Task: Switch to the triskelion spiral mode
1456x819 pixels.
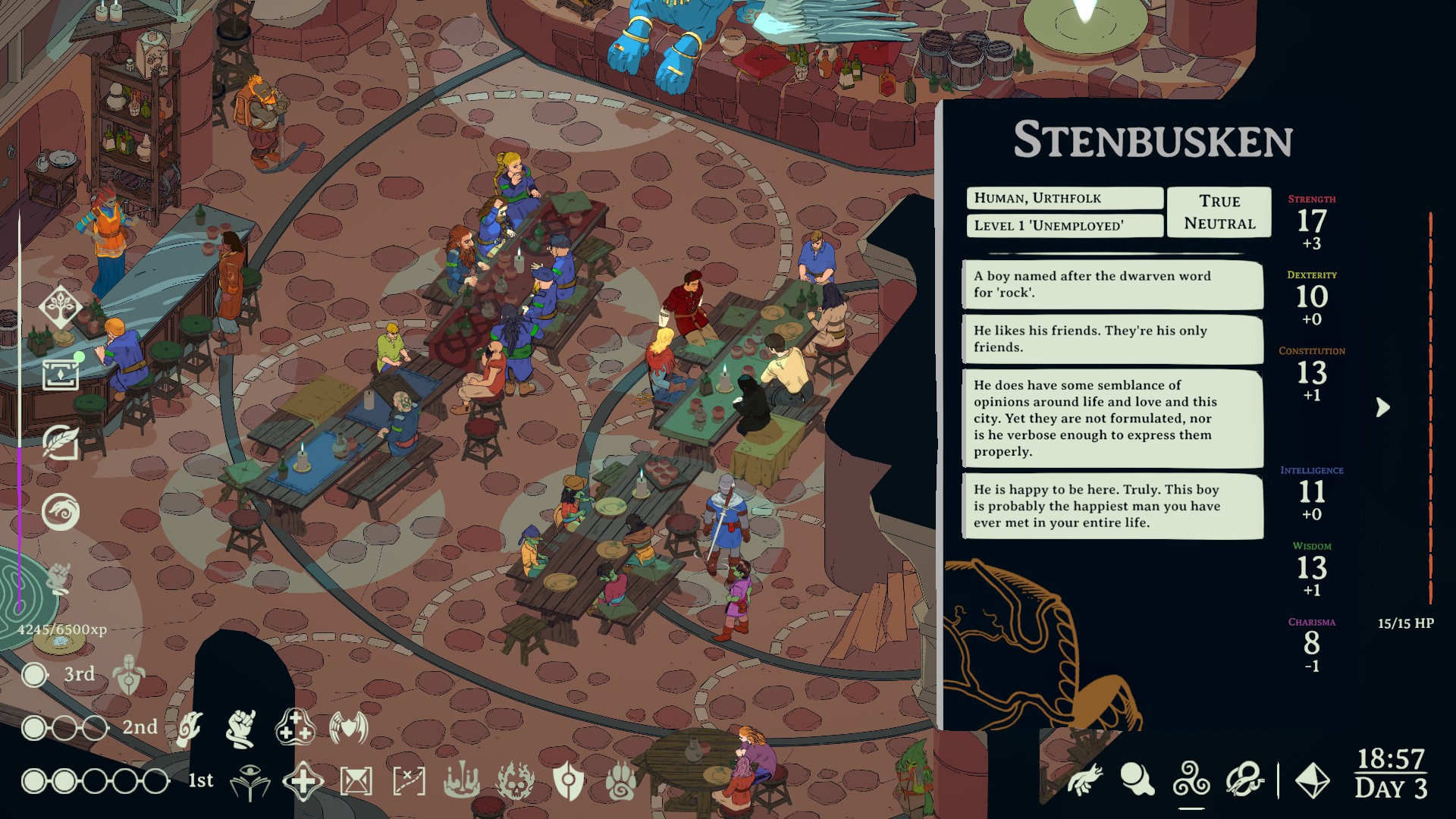Action: (1191, 780)
